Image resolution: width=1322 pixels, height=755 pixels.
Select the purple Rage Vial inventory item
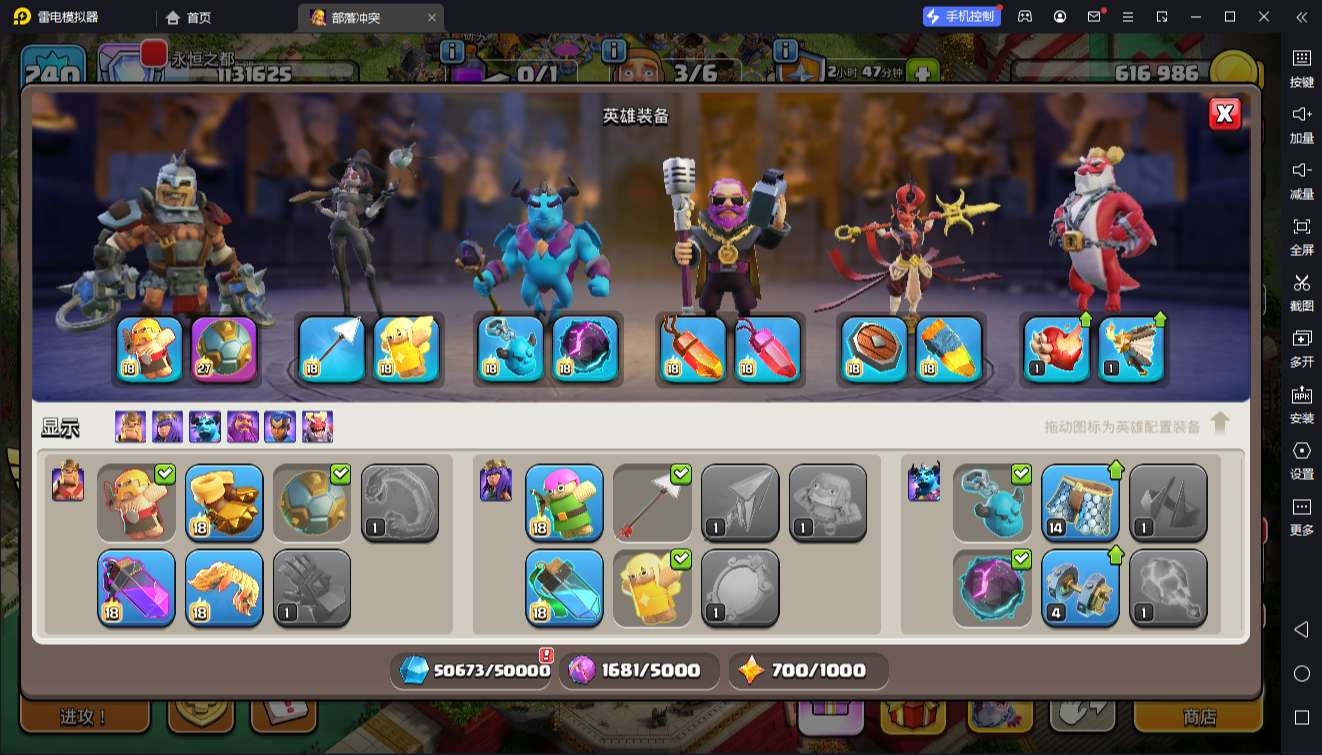pyautogui.click(x=136, y=588)
